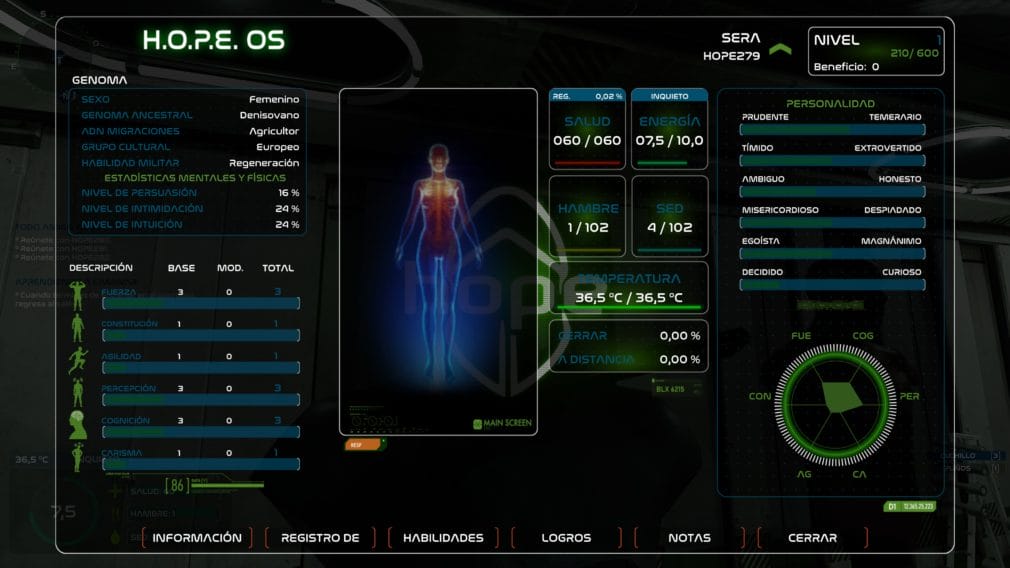Click the Sed thirst panel
Screen dimensions: 1010x568
[670, 217]
